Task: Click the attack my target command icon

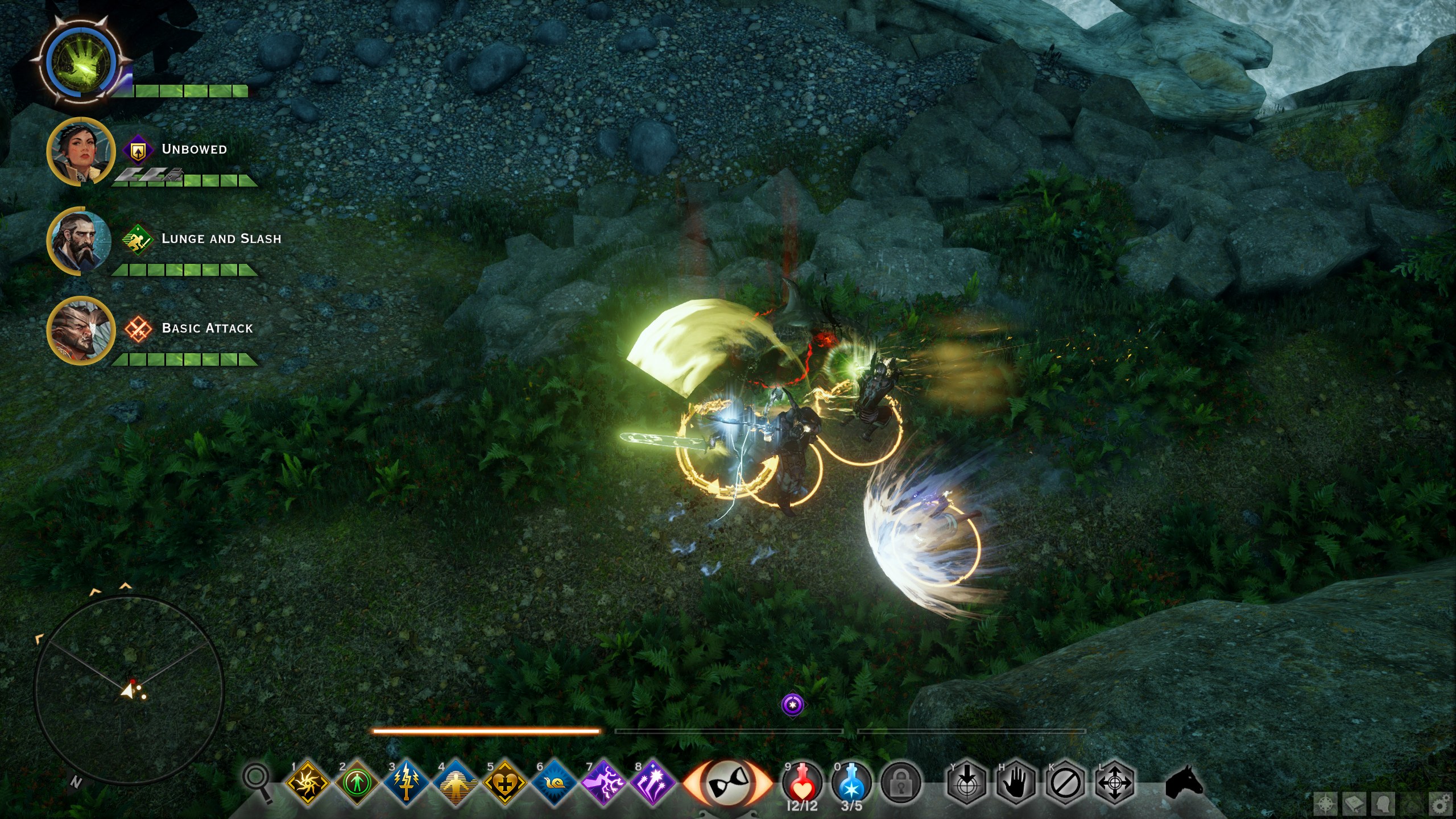Action: pos(966,784)
